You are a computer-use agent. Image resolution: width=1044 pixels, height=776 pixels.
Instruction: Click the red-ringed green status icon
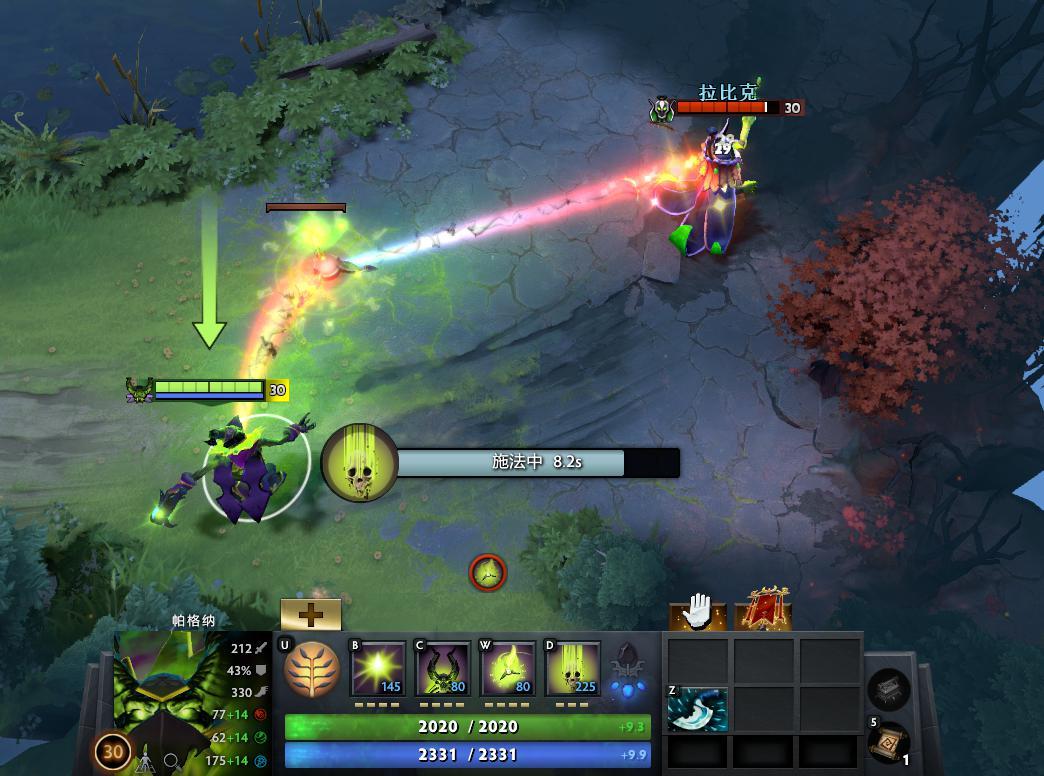488,573
